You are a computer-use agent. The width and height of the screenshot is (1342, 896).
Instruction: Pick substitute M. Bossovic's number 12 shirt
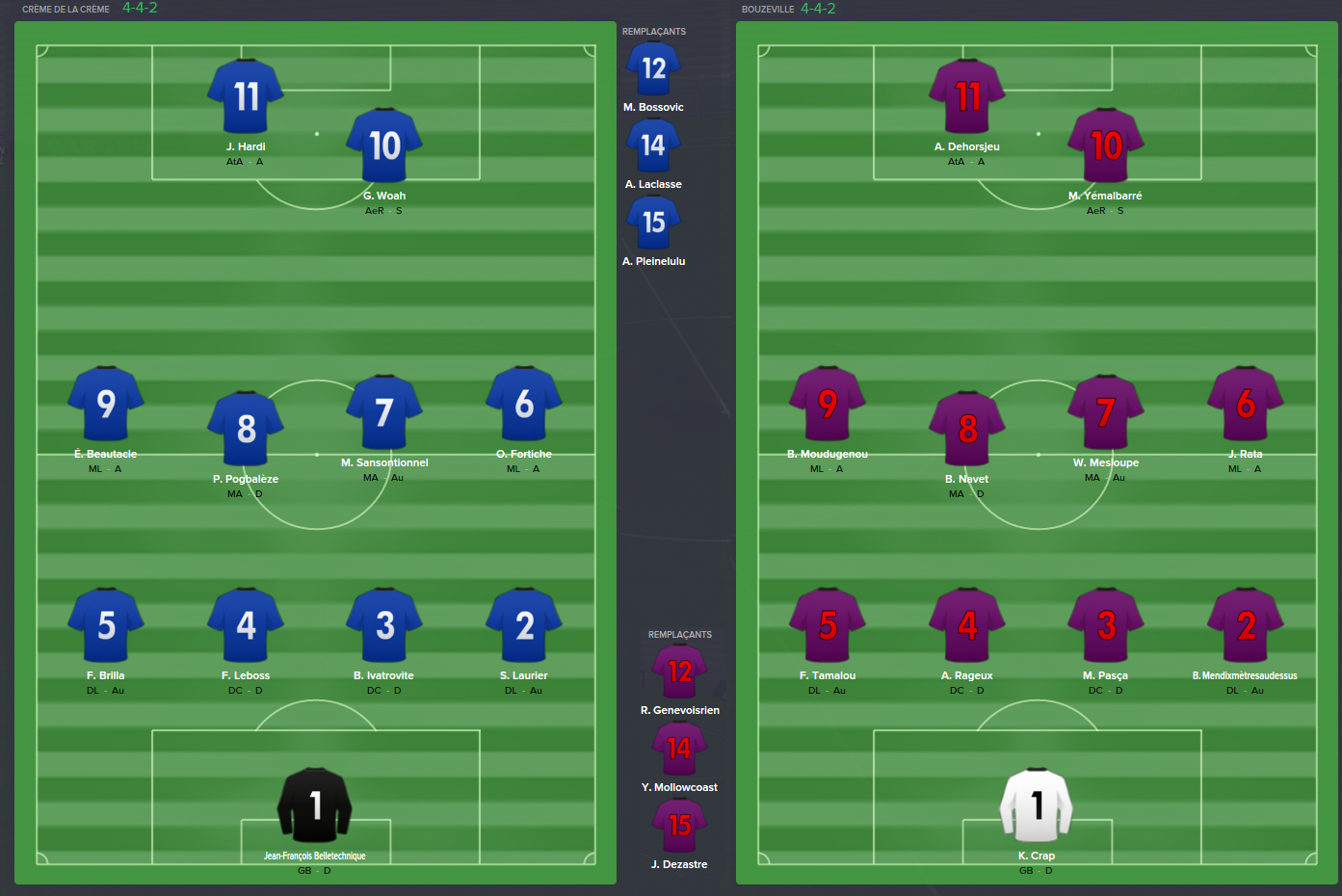pos(653,68)
